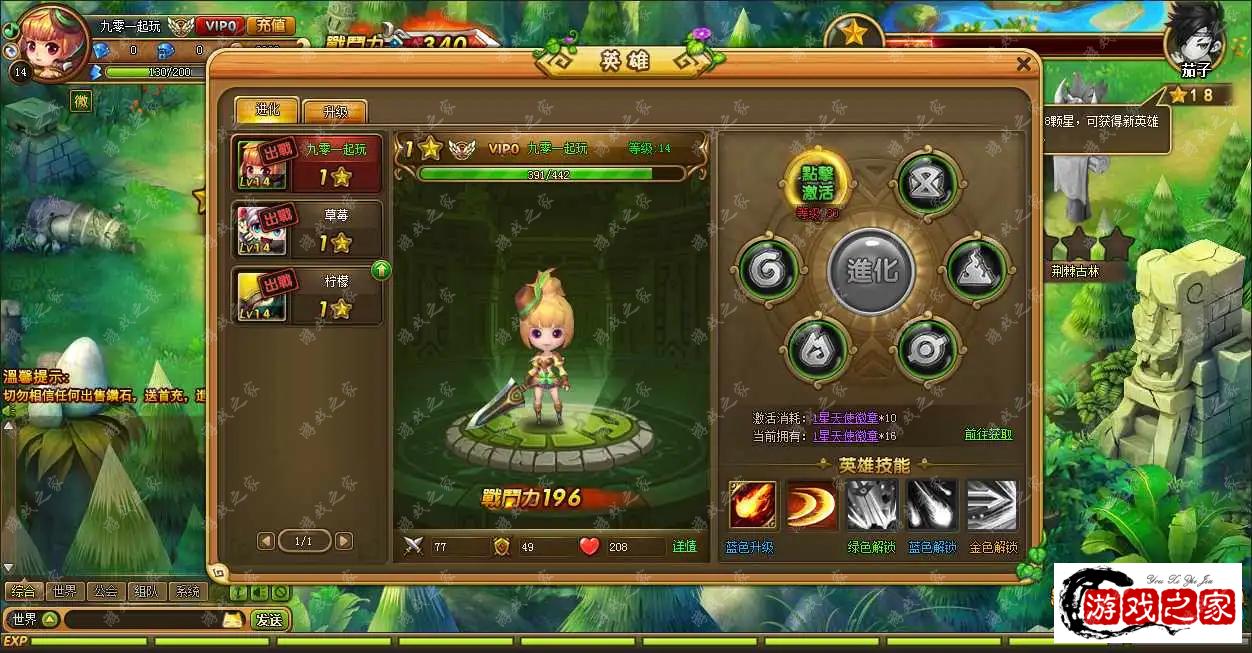
Task: Click the central 進化 button
Action: tap(872, 270)
